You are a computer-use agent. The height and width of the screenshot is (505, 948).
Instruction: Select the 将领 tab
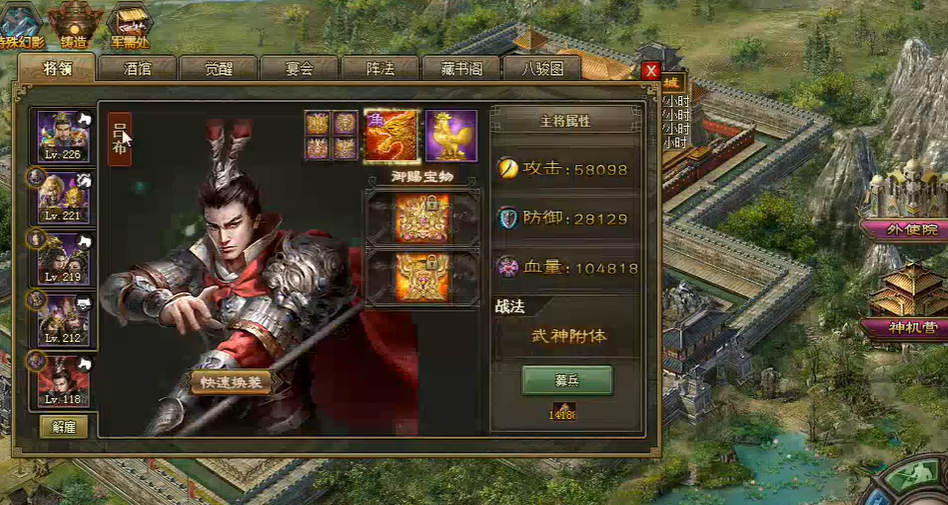(x=57, y=68)
